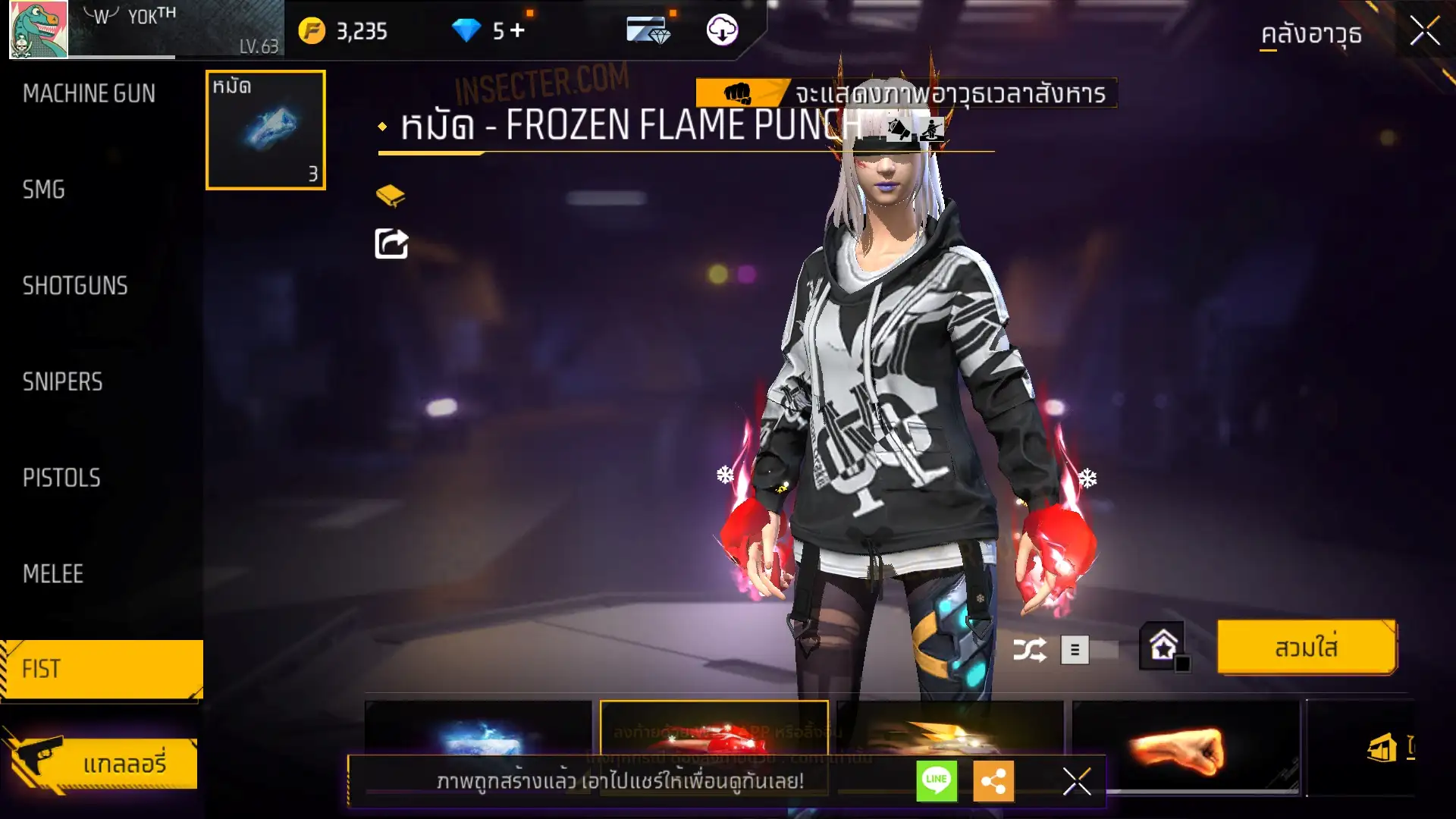
Task: Choose the Pistols category
Action: coord(61,478)
